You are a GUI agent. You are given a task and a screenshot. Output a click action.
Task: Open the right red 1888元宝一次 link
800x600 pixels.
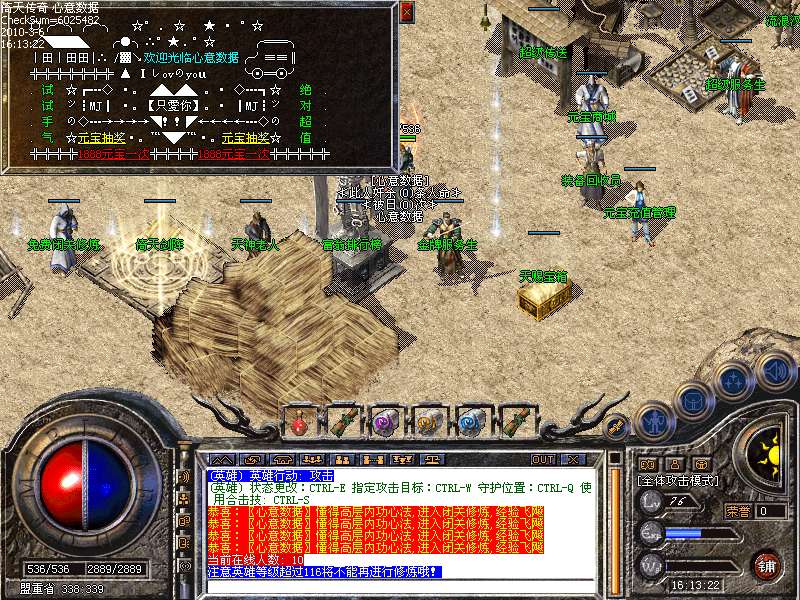coord(234,155)
